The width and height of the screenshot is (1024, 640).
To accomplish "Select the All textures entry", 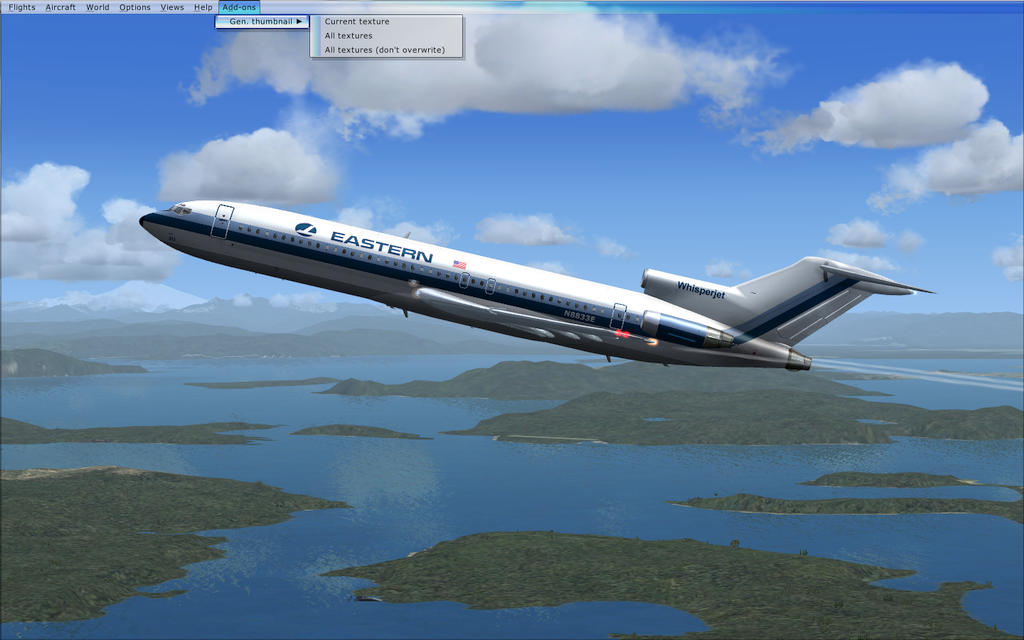I will tap(348, 36).
